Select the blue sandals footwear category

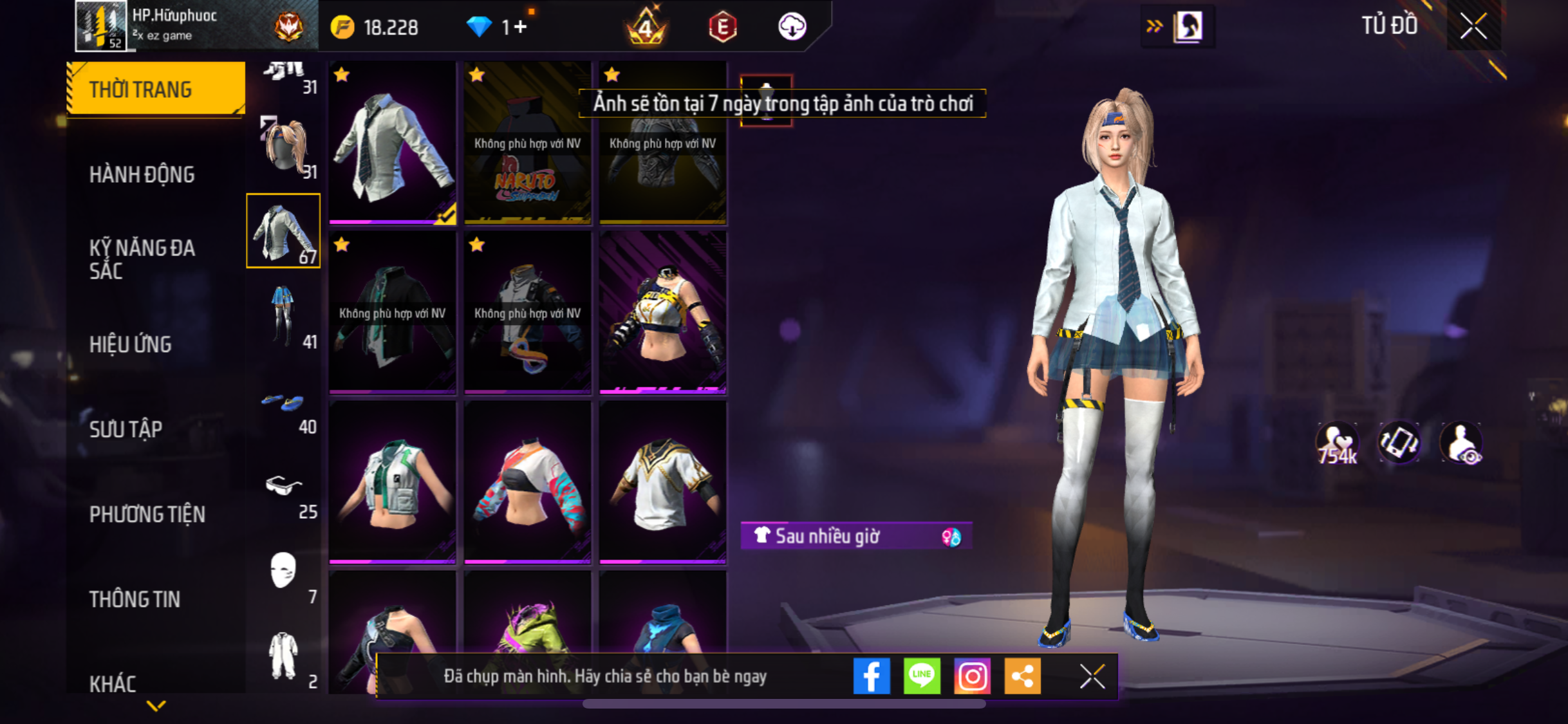click(x=284, y=404)
